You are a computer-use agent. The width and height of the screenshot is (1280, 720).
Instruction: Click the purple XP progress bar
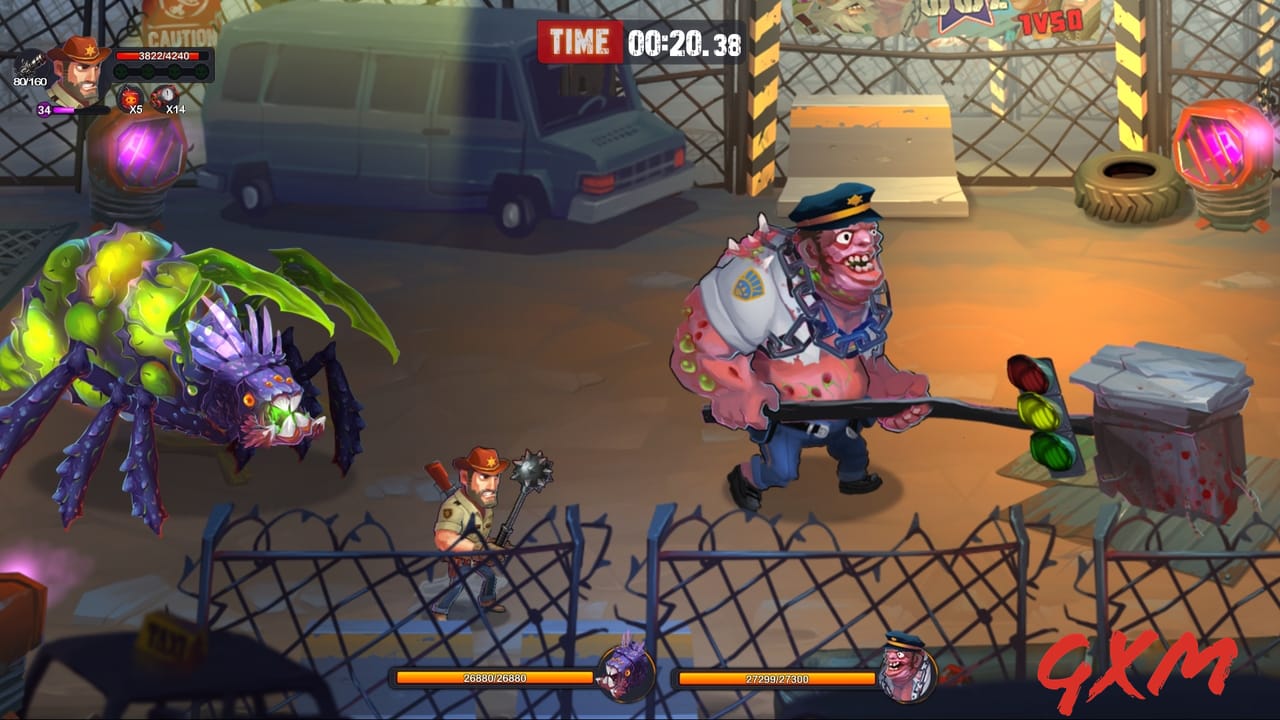click(82, 109)
